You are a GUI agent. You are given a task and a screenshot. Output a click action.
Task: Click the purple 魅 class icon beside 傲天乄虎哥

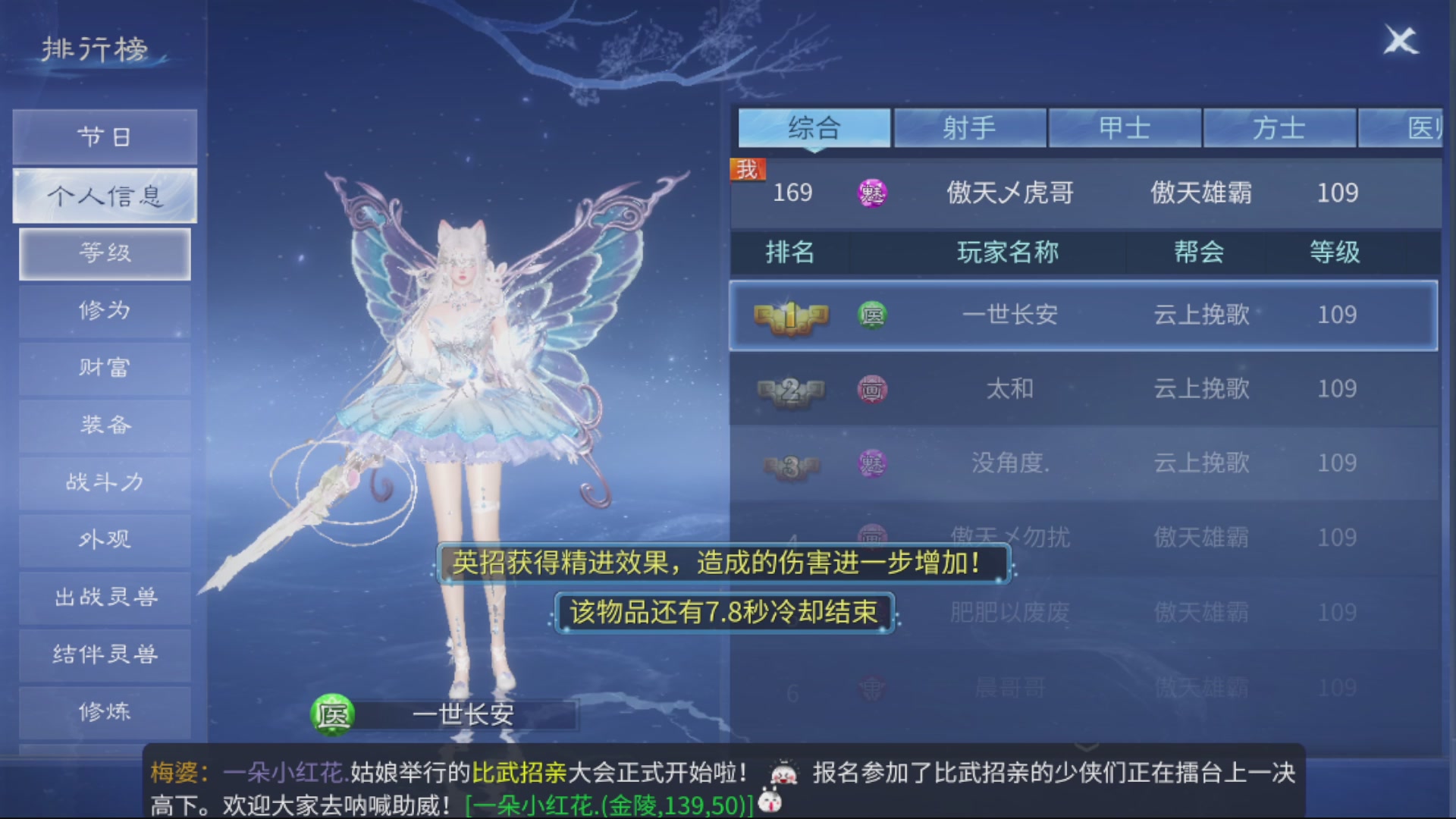874,194
